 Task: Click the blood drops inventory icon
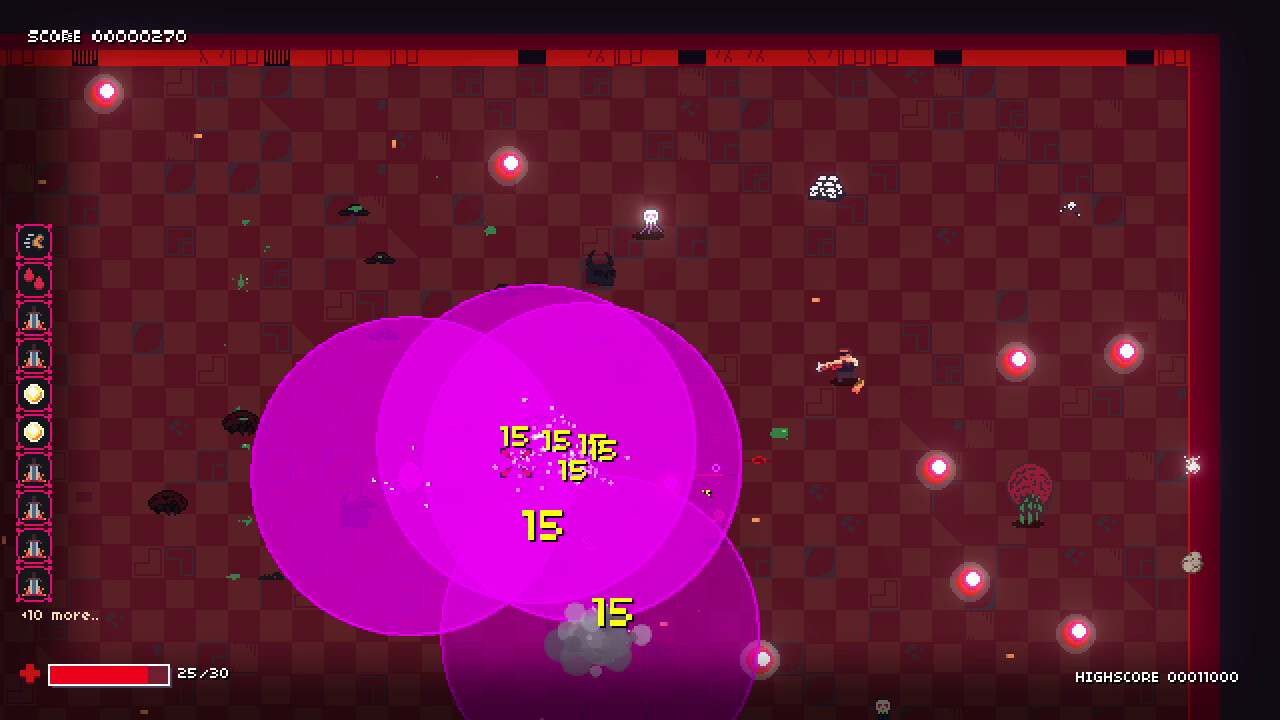click(x=34, y=279)
